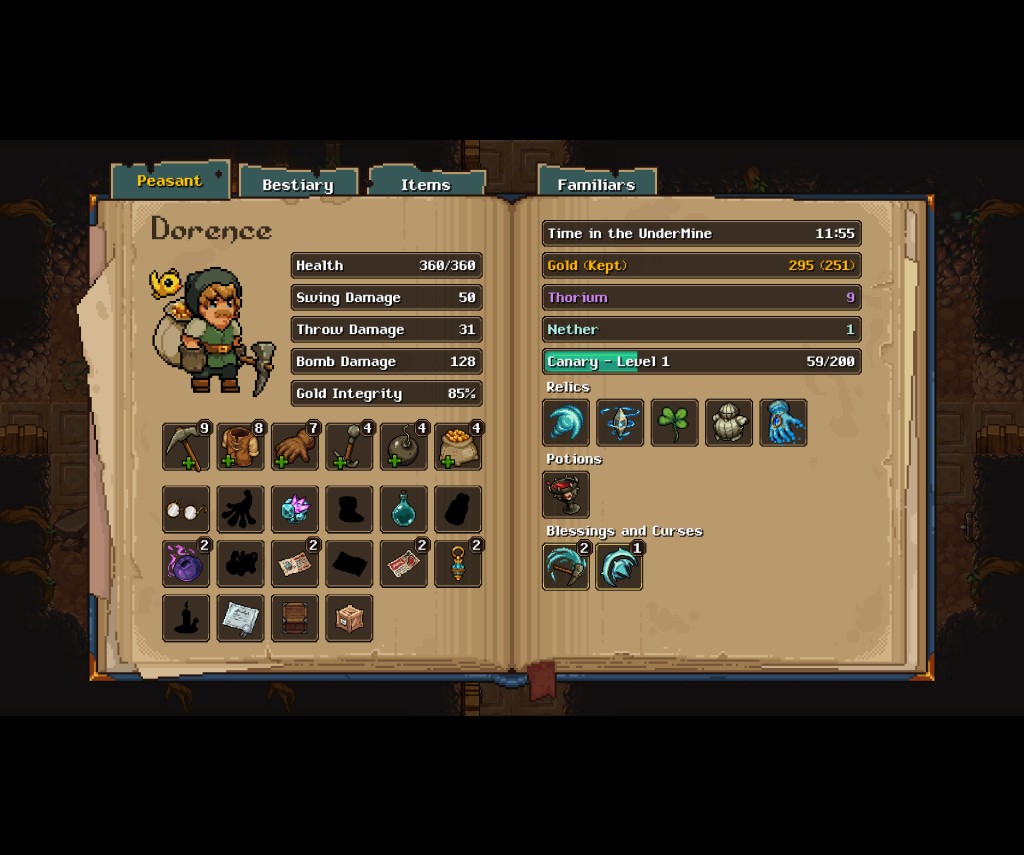Inspect the four-leaf clover relic
1024x855 pixels.
click(x=675, y=422)
